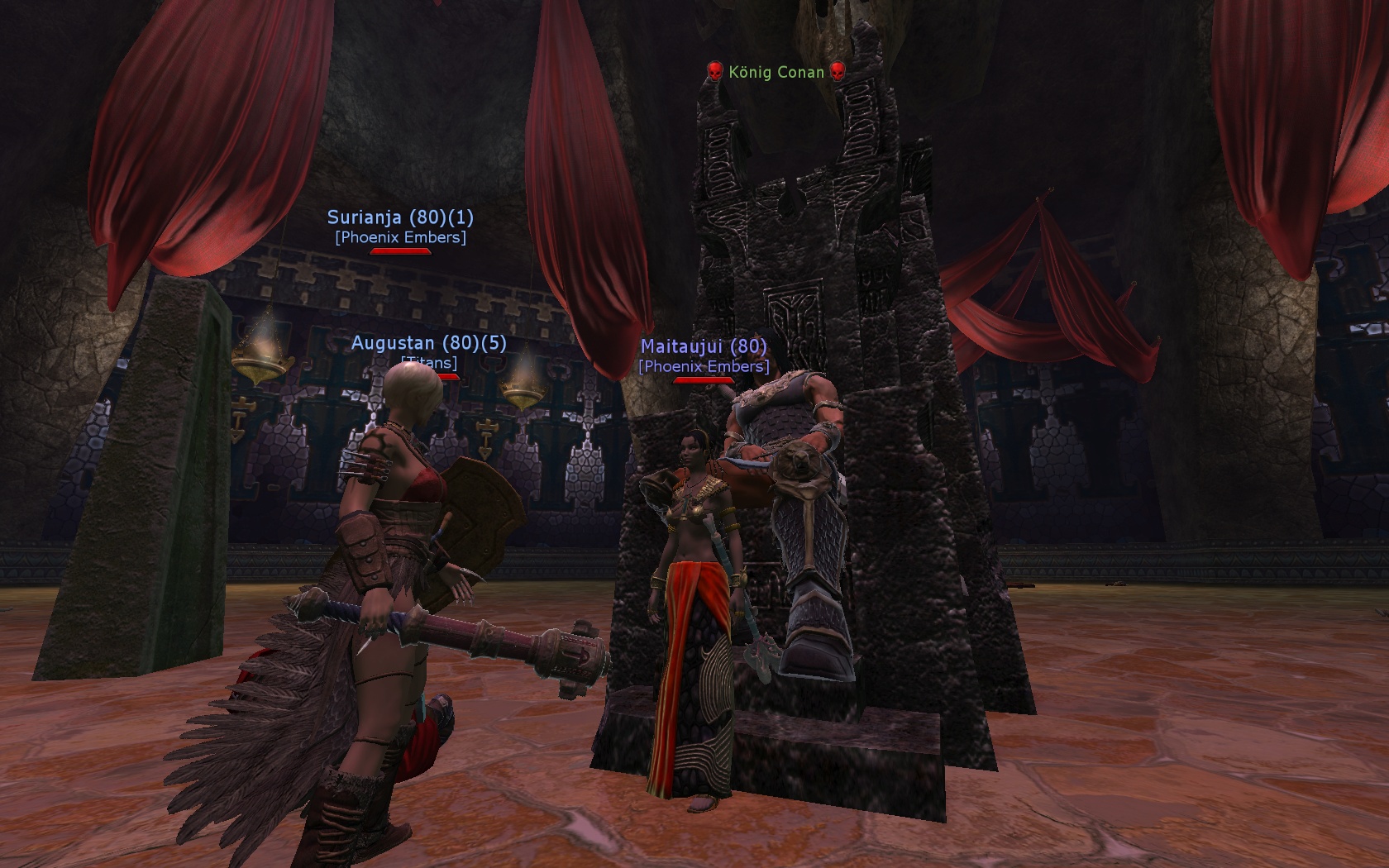
Task: Click the Maitaujui (80) nameplate
Action: [704, 346]
